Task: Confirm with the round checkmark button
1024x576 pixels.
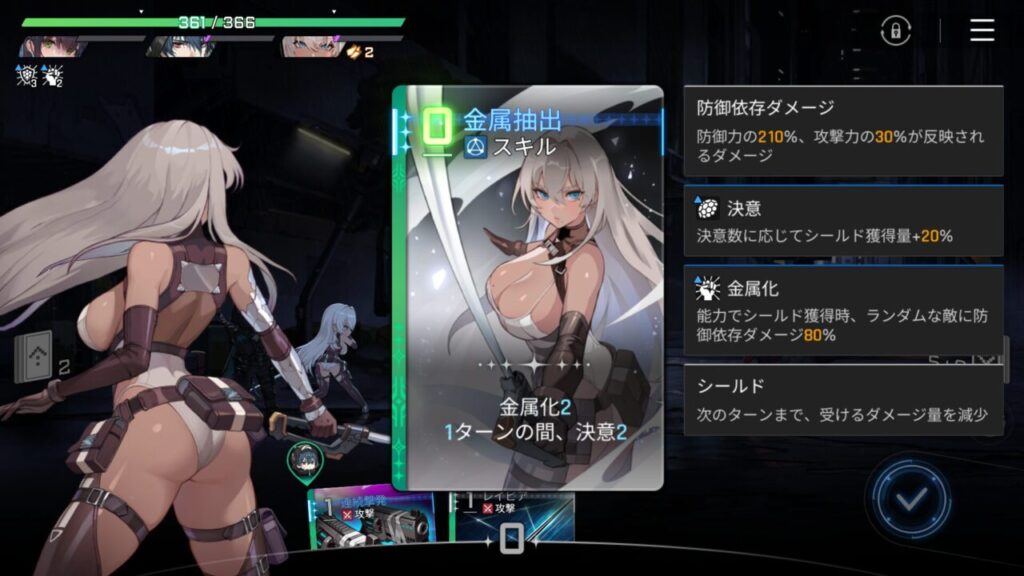Action: (x=909, y=499)
